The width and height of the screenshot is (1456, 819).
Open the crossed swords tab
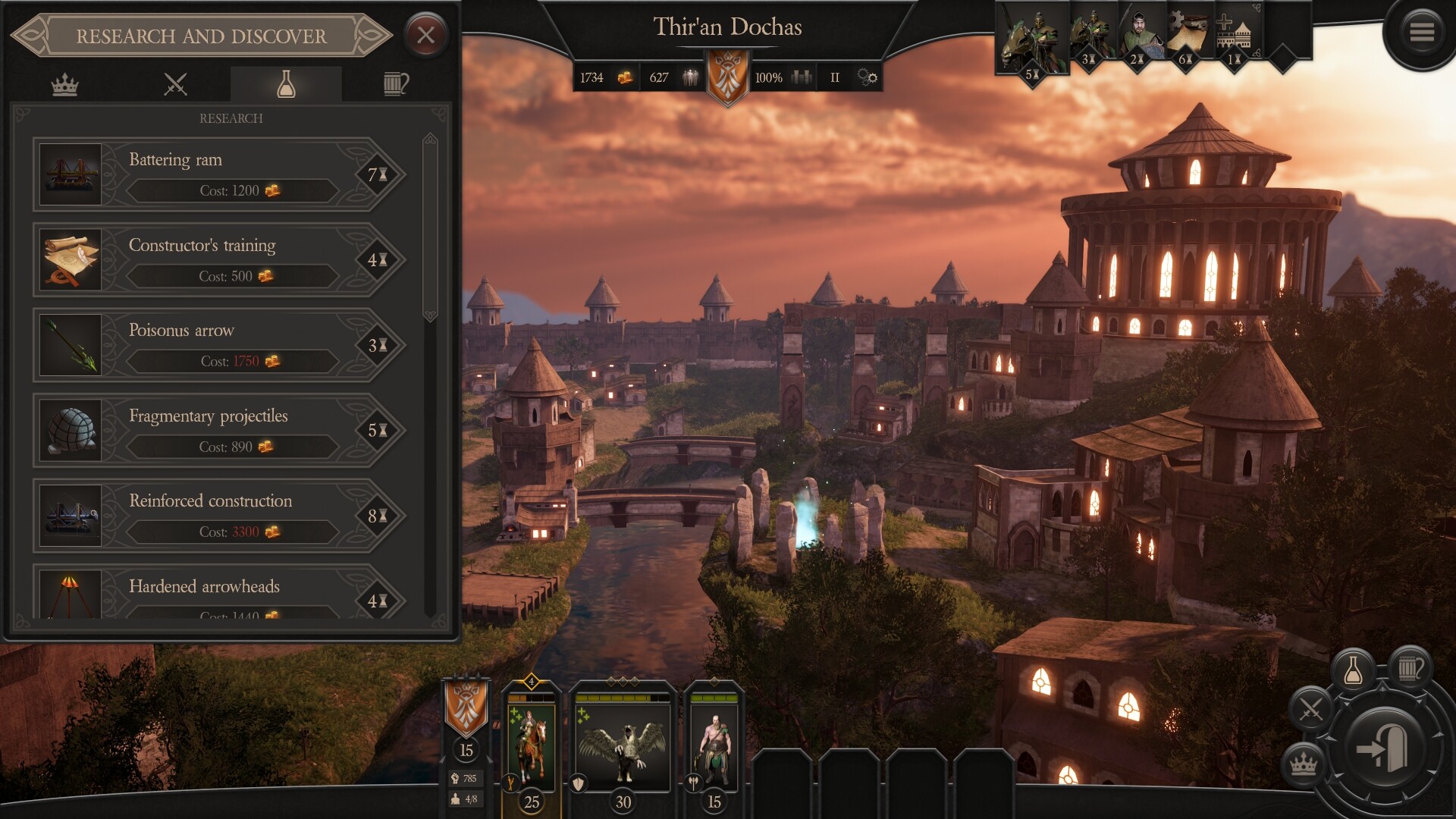point(175,84)
